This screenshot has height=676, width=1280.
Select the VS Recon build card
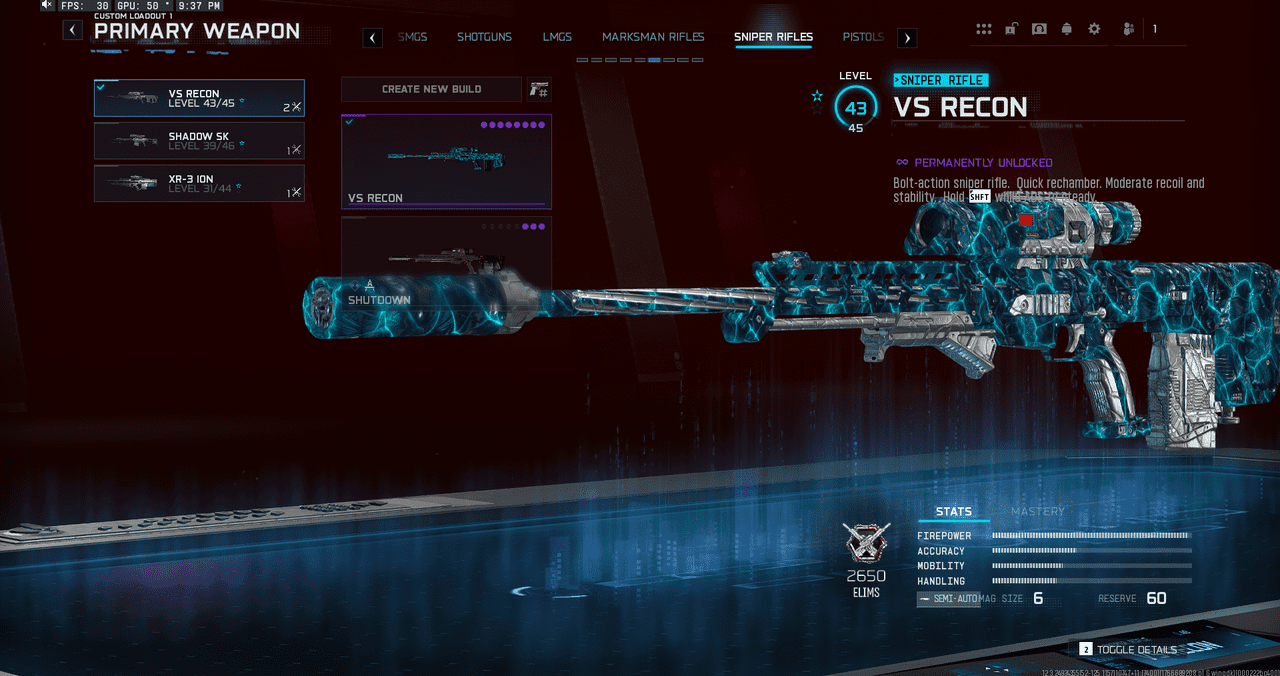click(446, 161)
